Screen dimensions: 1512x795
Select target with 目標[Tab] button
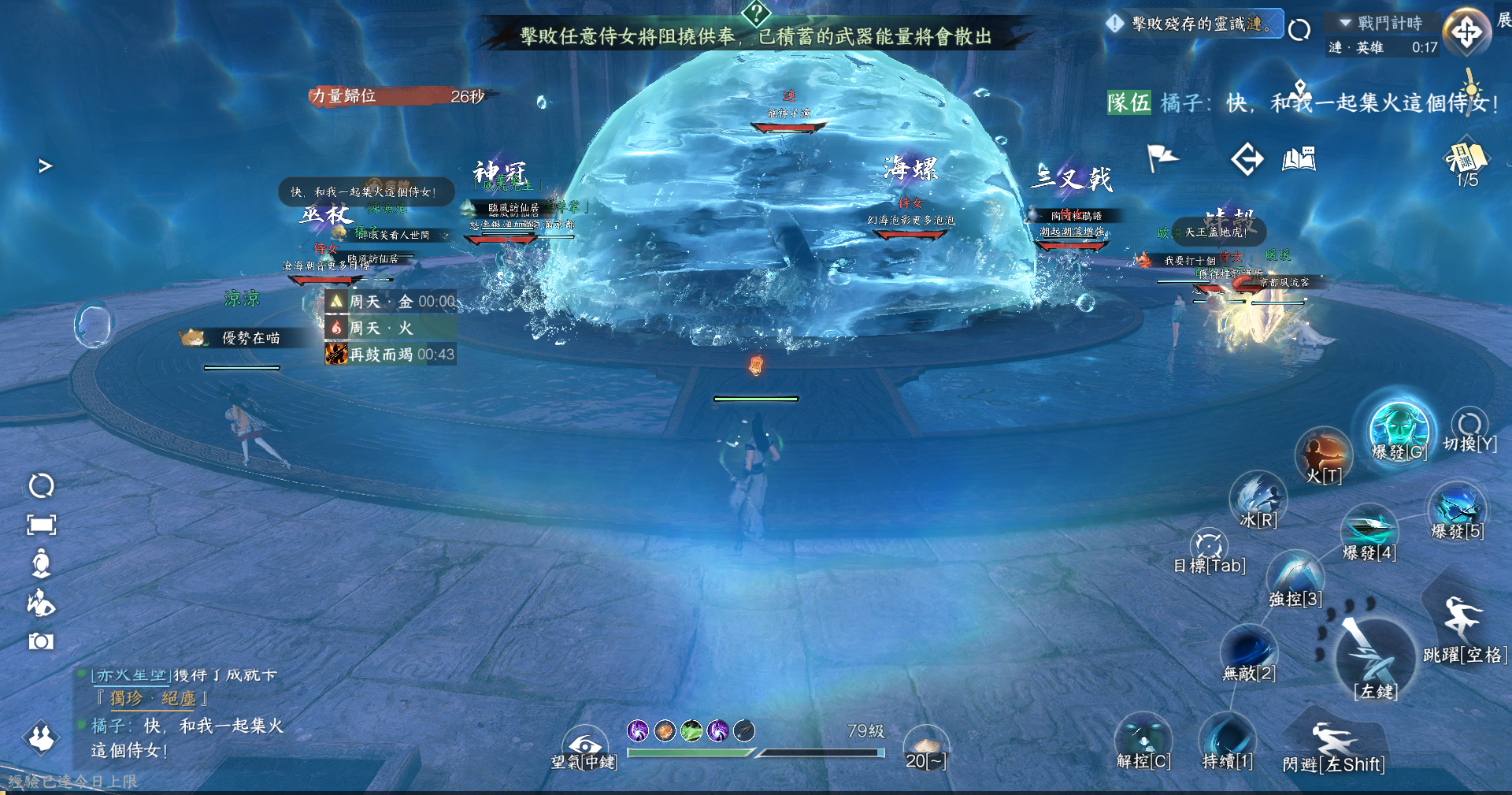1209,546
